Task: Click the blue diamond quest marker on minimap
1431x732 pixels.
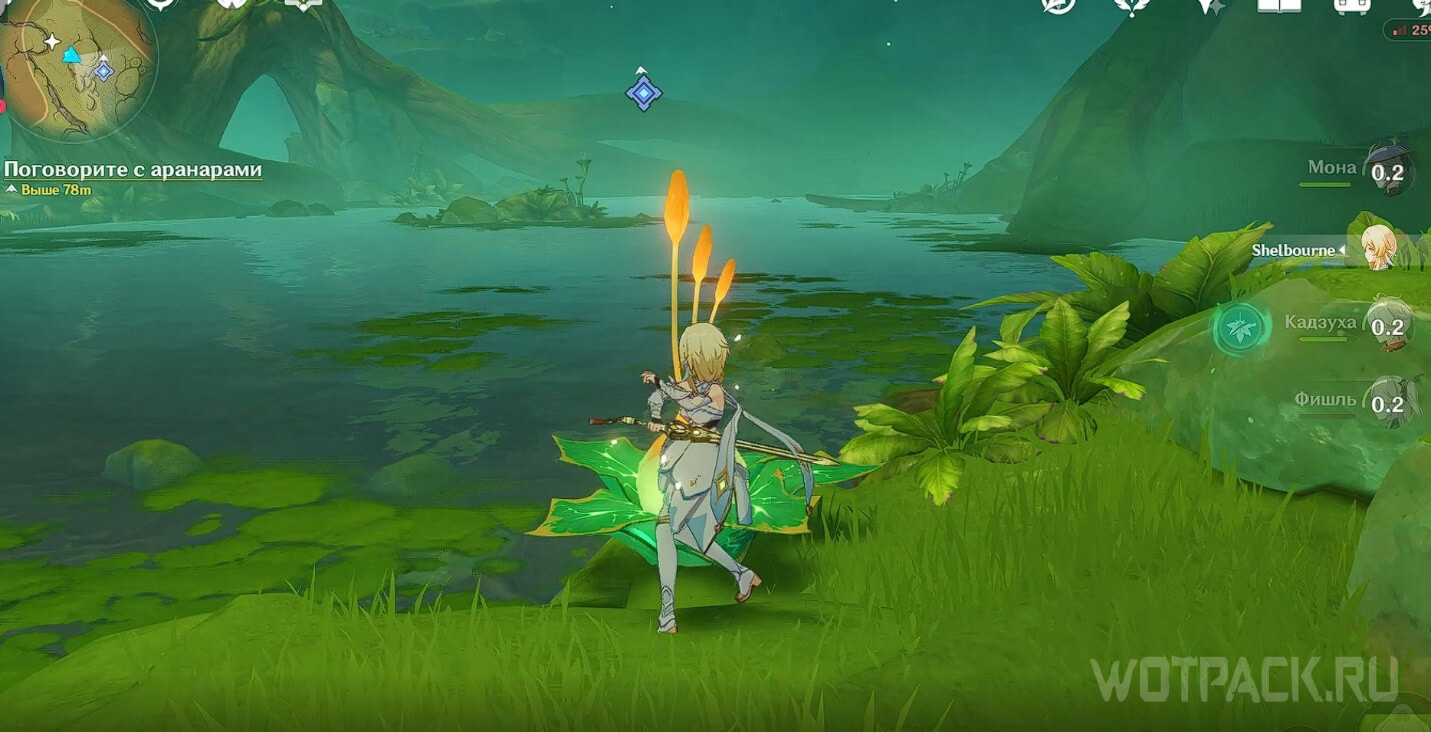Action: pos(102,70)
